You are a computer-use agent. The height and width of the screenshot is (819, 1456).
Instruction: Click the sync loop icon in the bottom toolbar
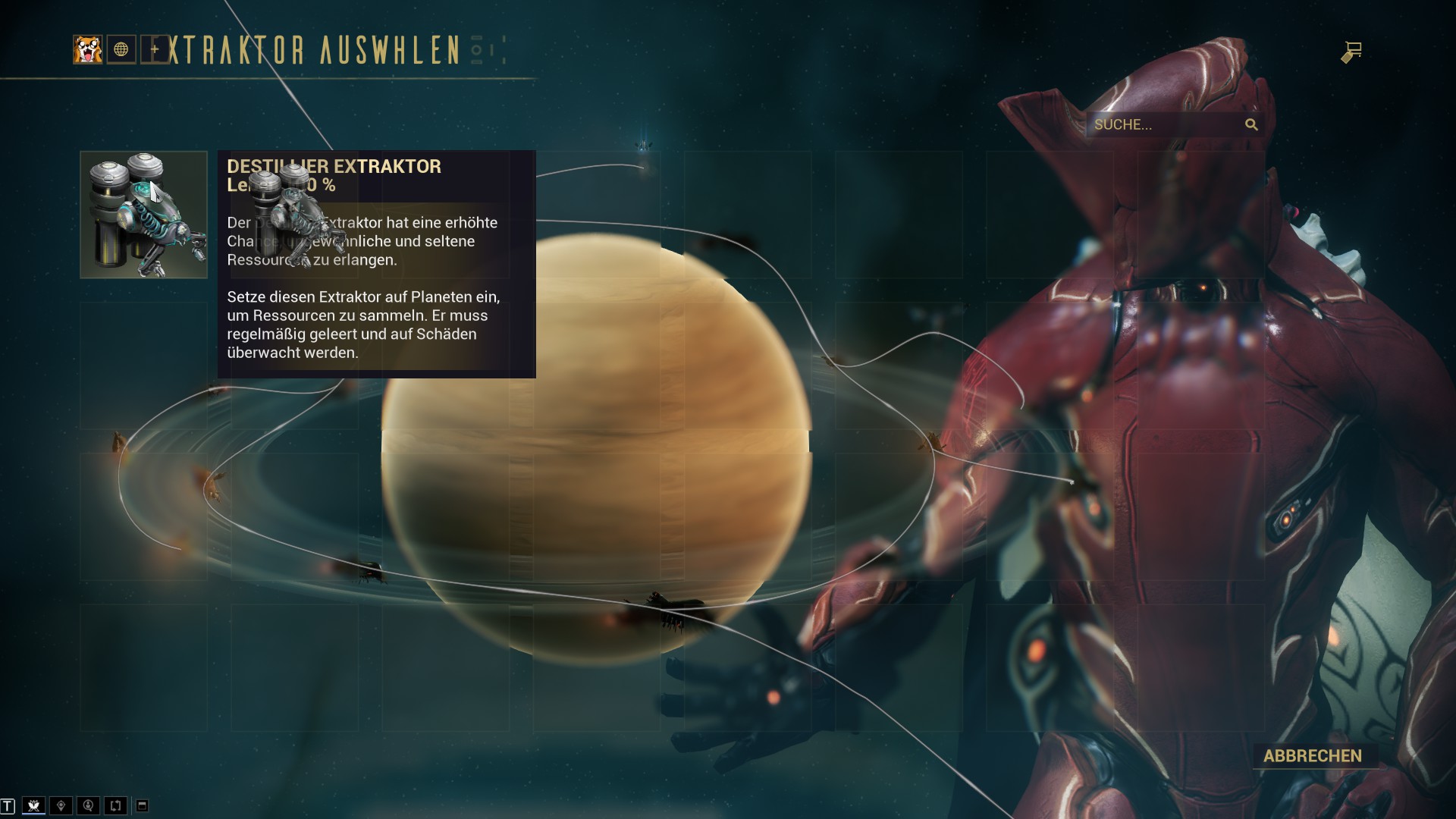point(115,805)
